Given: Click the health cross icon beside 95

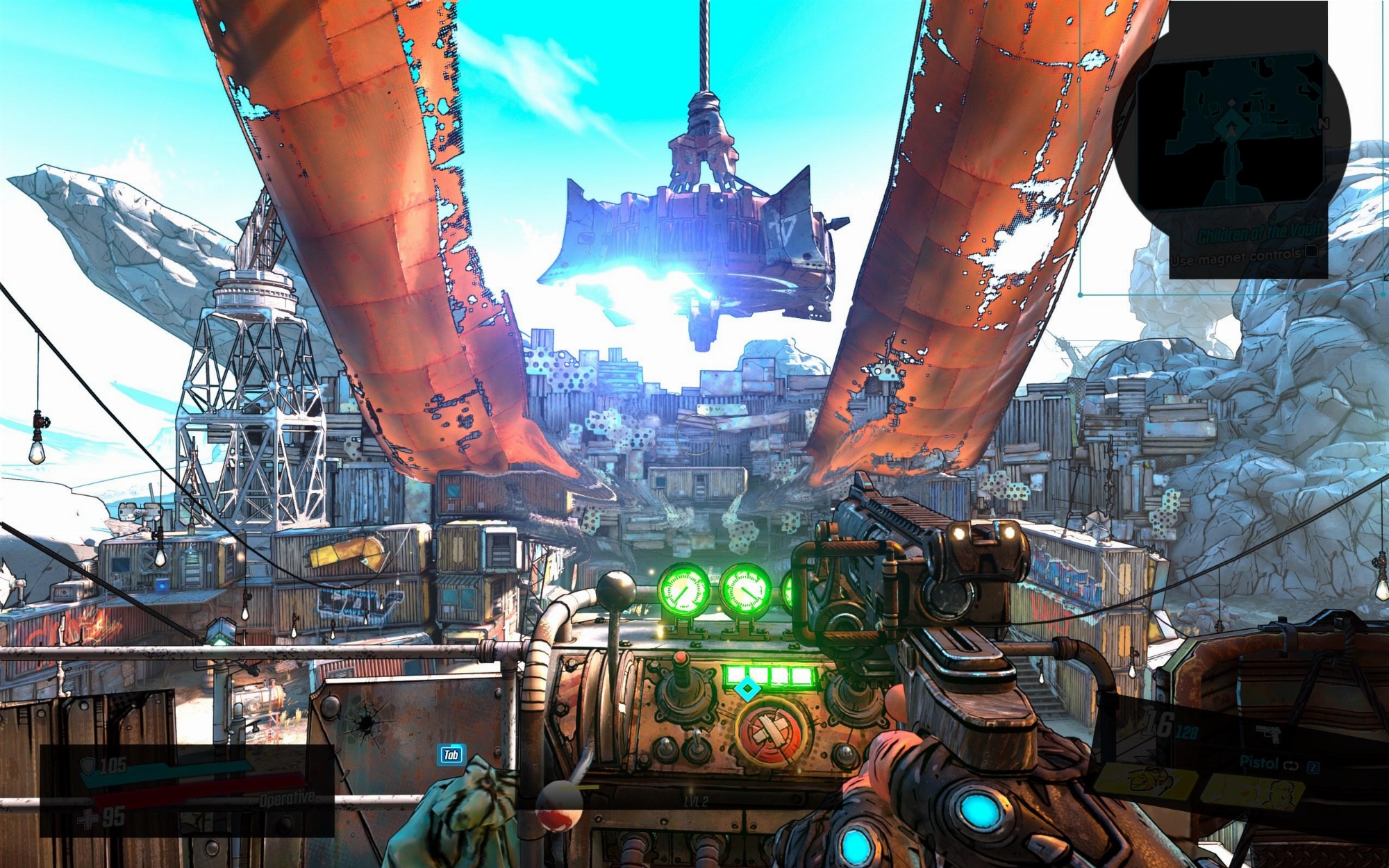Looking at the screenshot, I should point(88,819).
